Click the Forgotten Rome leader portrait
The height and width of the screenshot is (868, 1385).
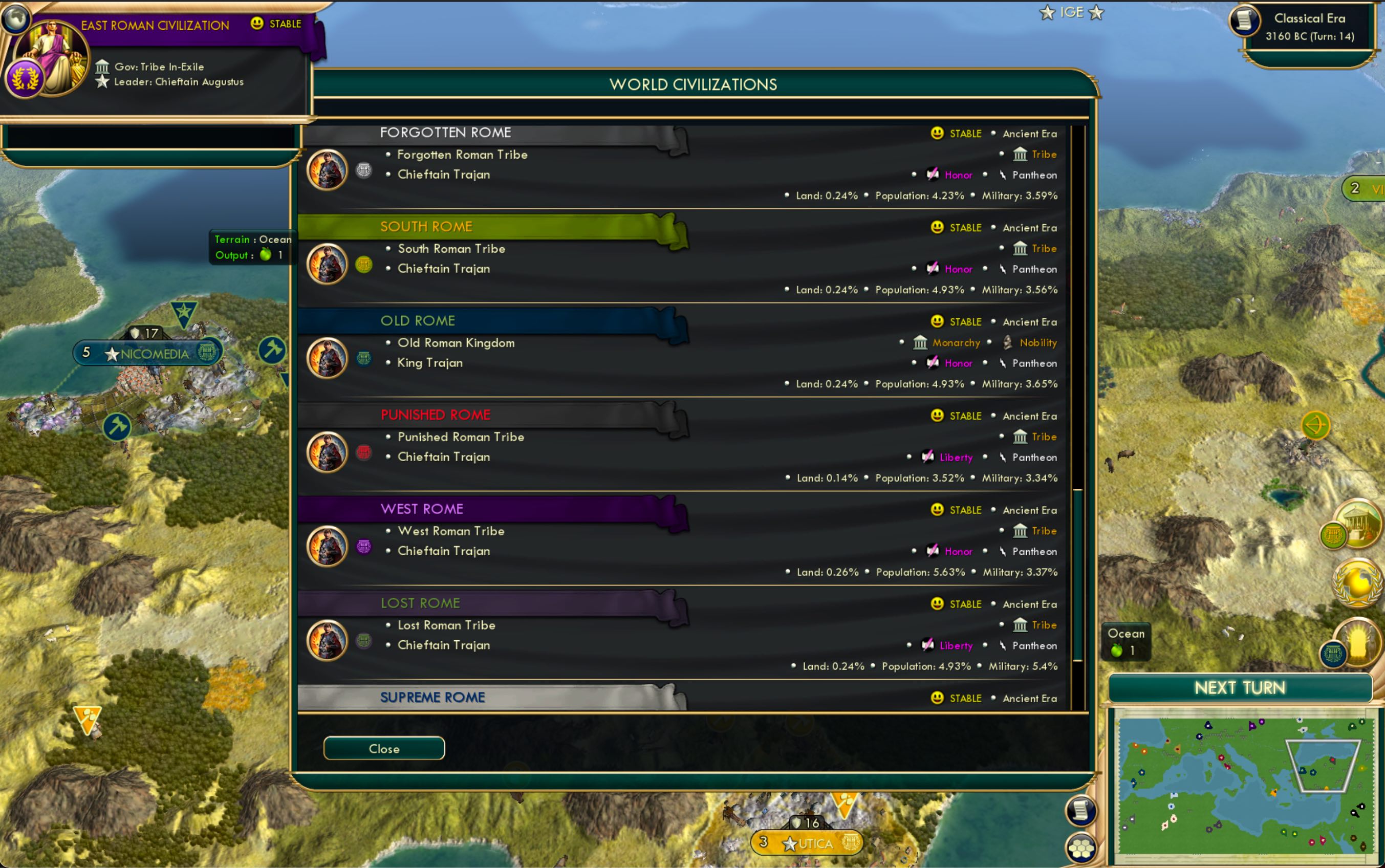pos(327,169)
